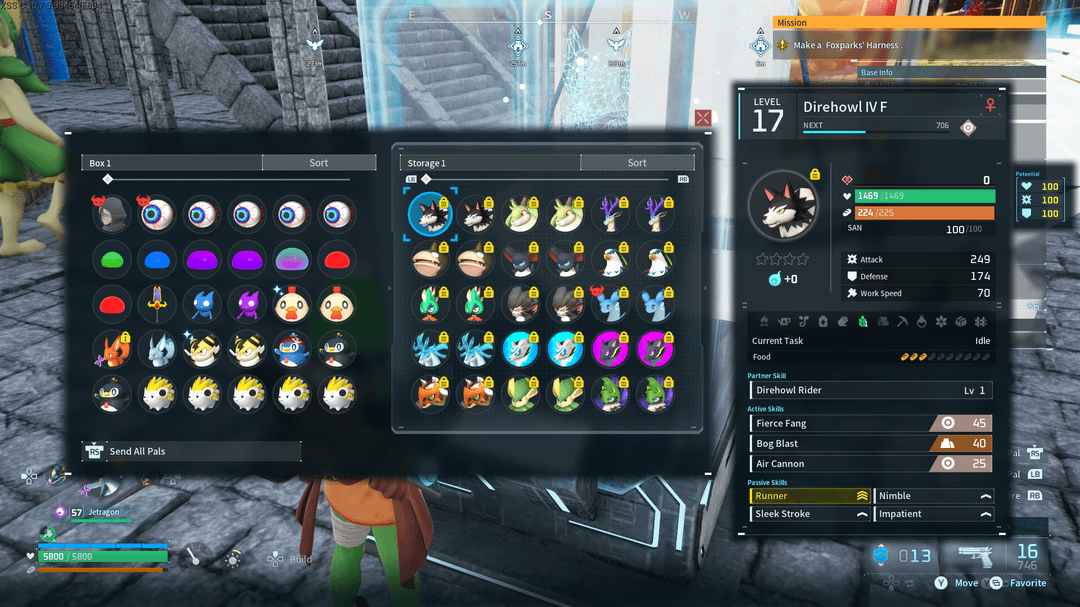1080x607 pixels.
Task: Choose the purple cat pal slot
Action: coord(247,304)
